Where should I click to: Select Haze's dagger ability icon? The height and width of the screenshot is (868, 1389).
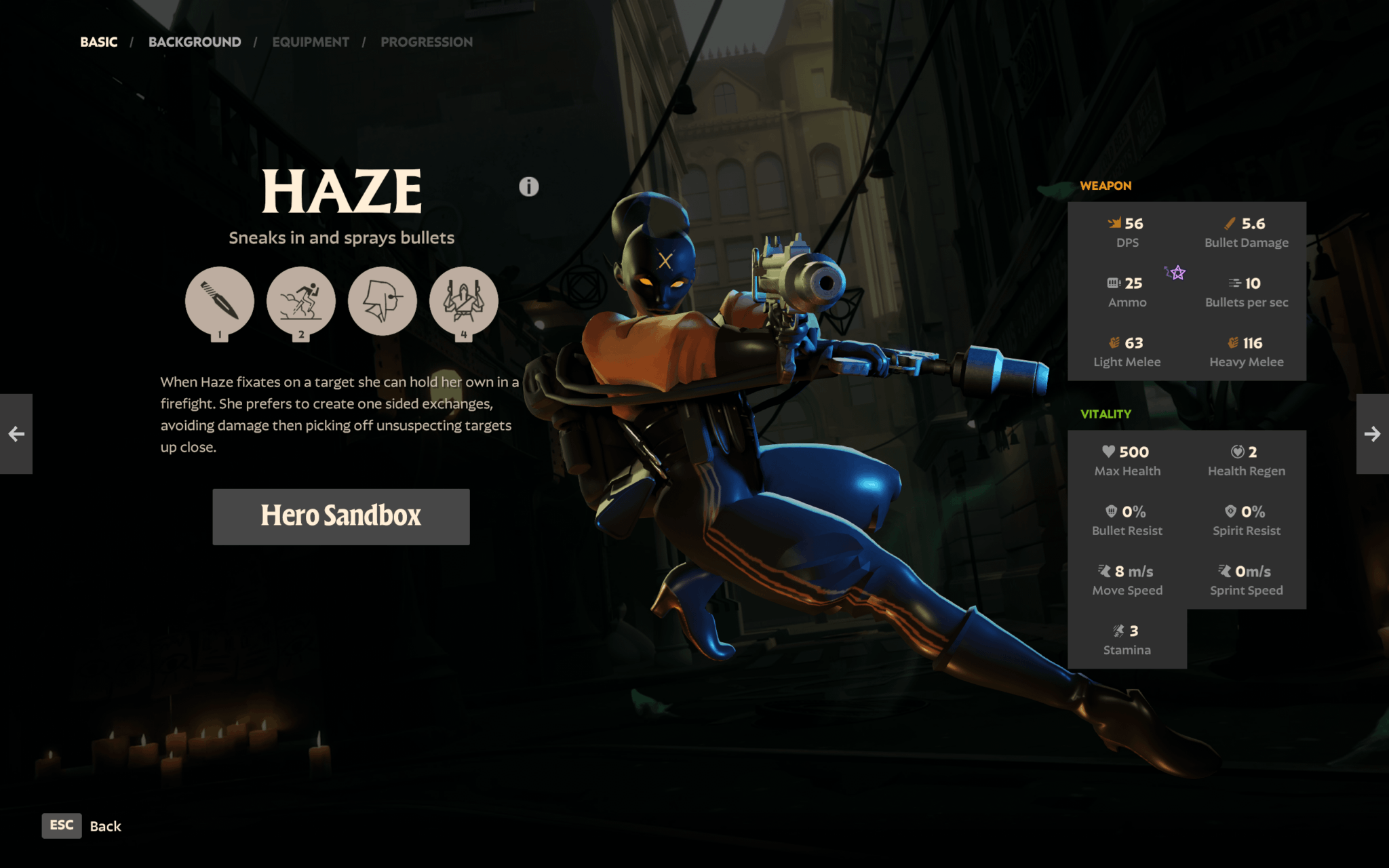220,301
